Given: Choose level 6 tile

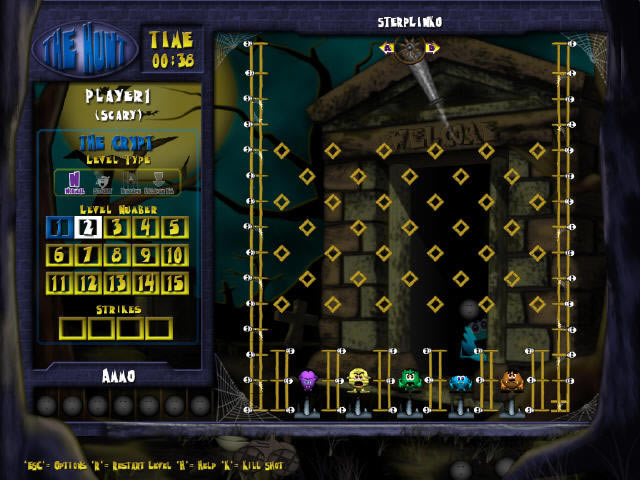Looking at the screenshot, I should pyautogui.click(x=59, y=255).
